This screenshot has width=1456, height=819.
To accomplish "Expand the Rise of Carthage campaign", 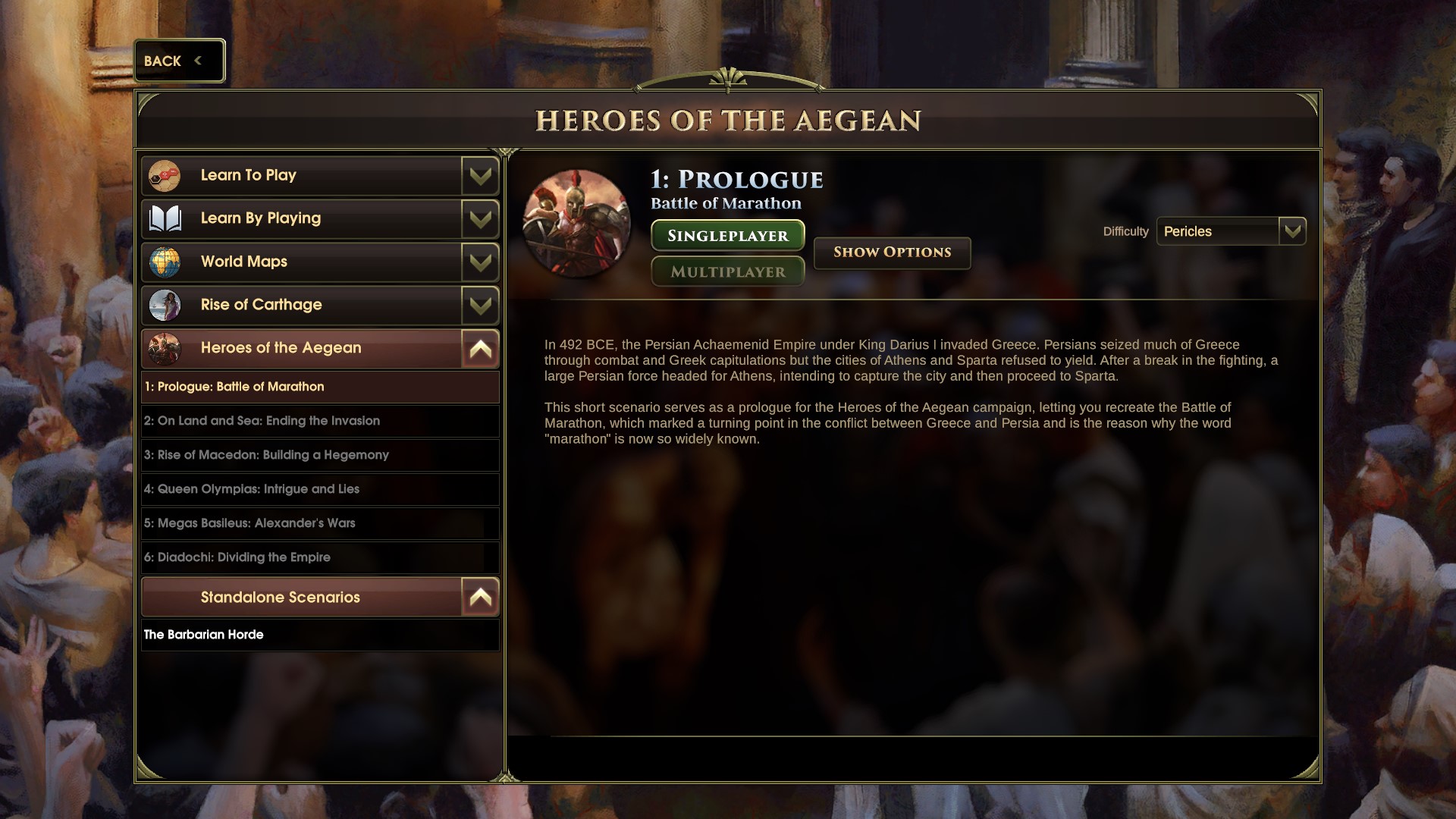I will point(480,306).
